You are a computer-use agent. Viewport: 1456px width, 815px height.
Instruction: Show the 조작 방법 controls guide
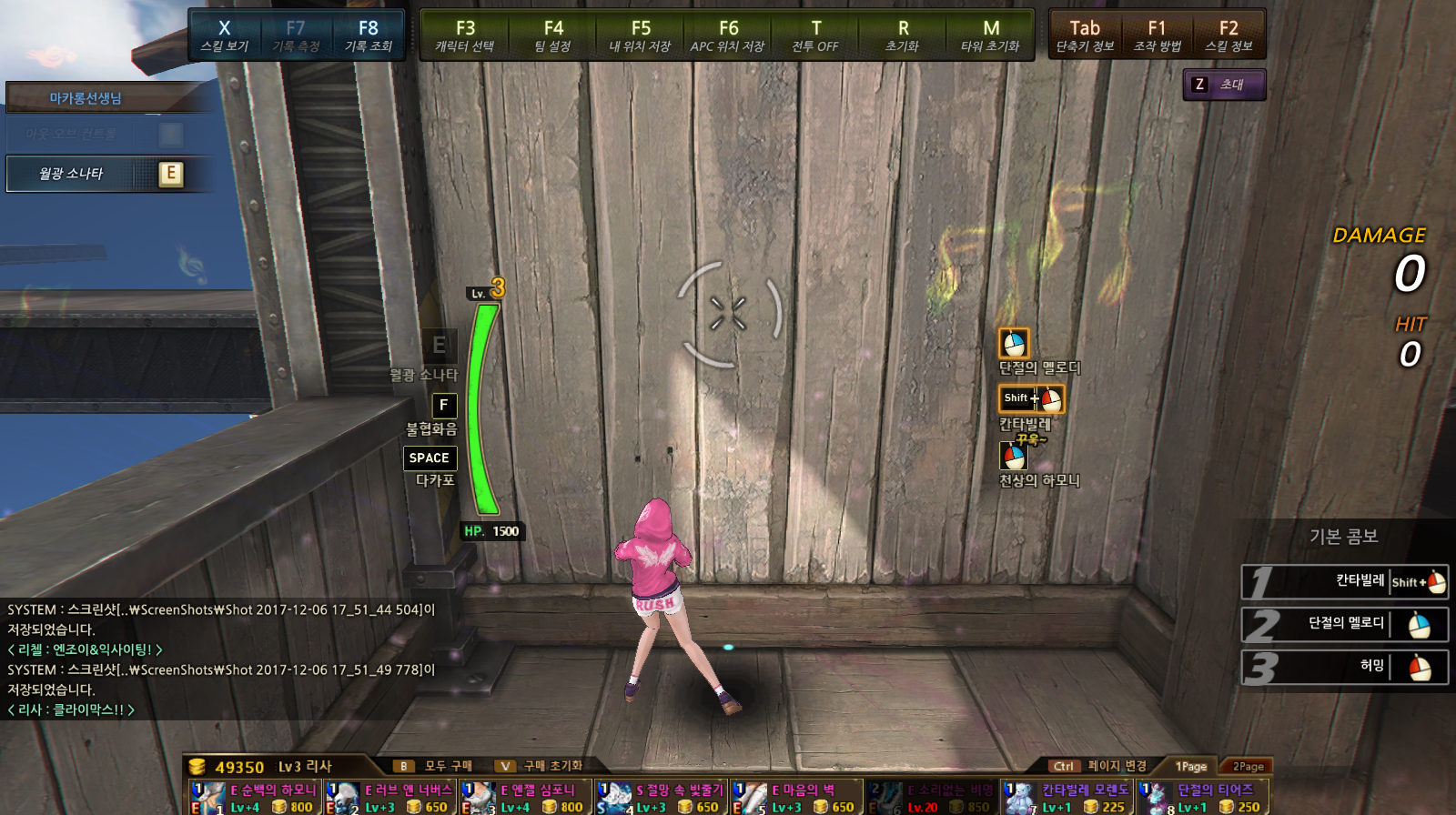[1157, 35]
